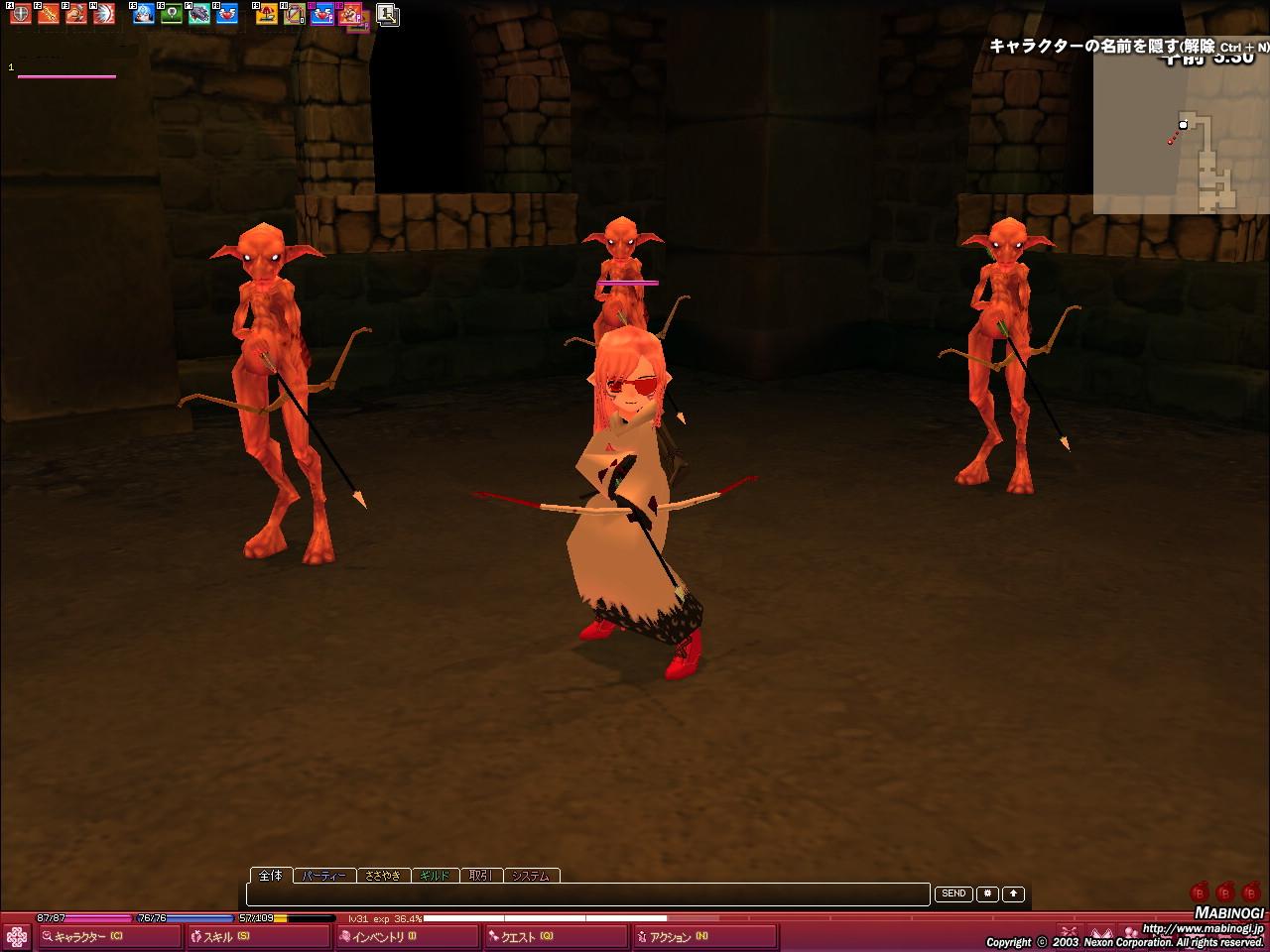This screenshot has height=952, width=1270.
Task: Click the SEND chat button
Action: tap(953, 893)
